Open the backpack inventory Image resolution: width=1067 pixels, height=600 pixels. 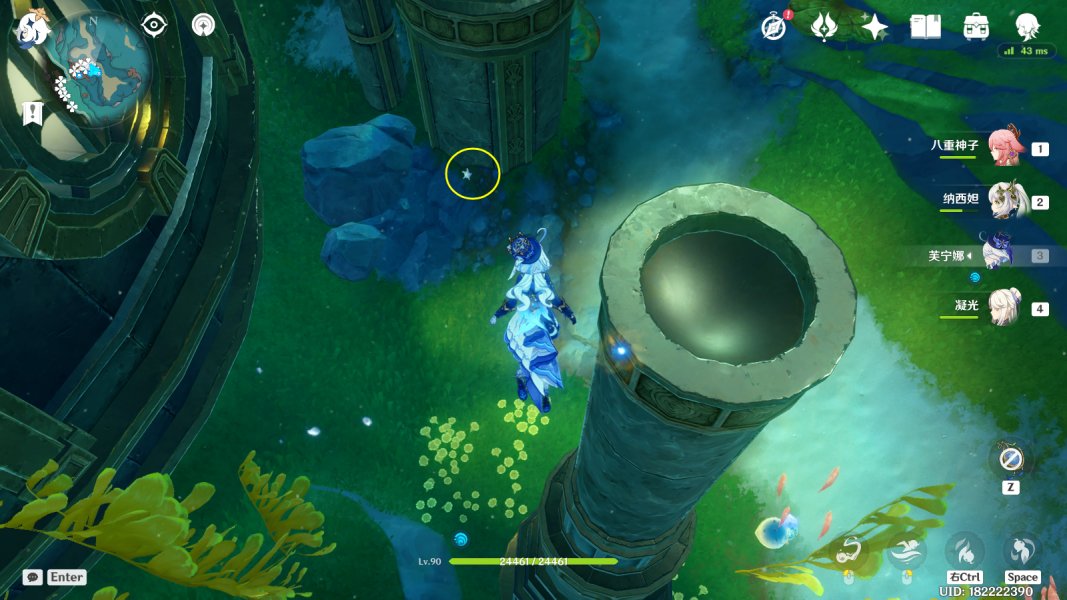976,27
